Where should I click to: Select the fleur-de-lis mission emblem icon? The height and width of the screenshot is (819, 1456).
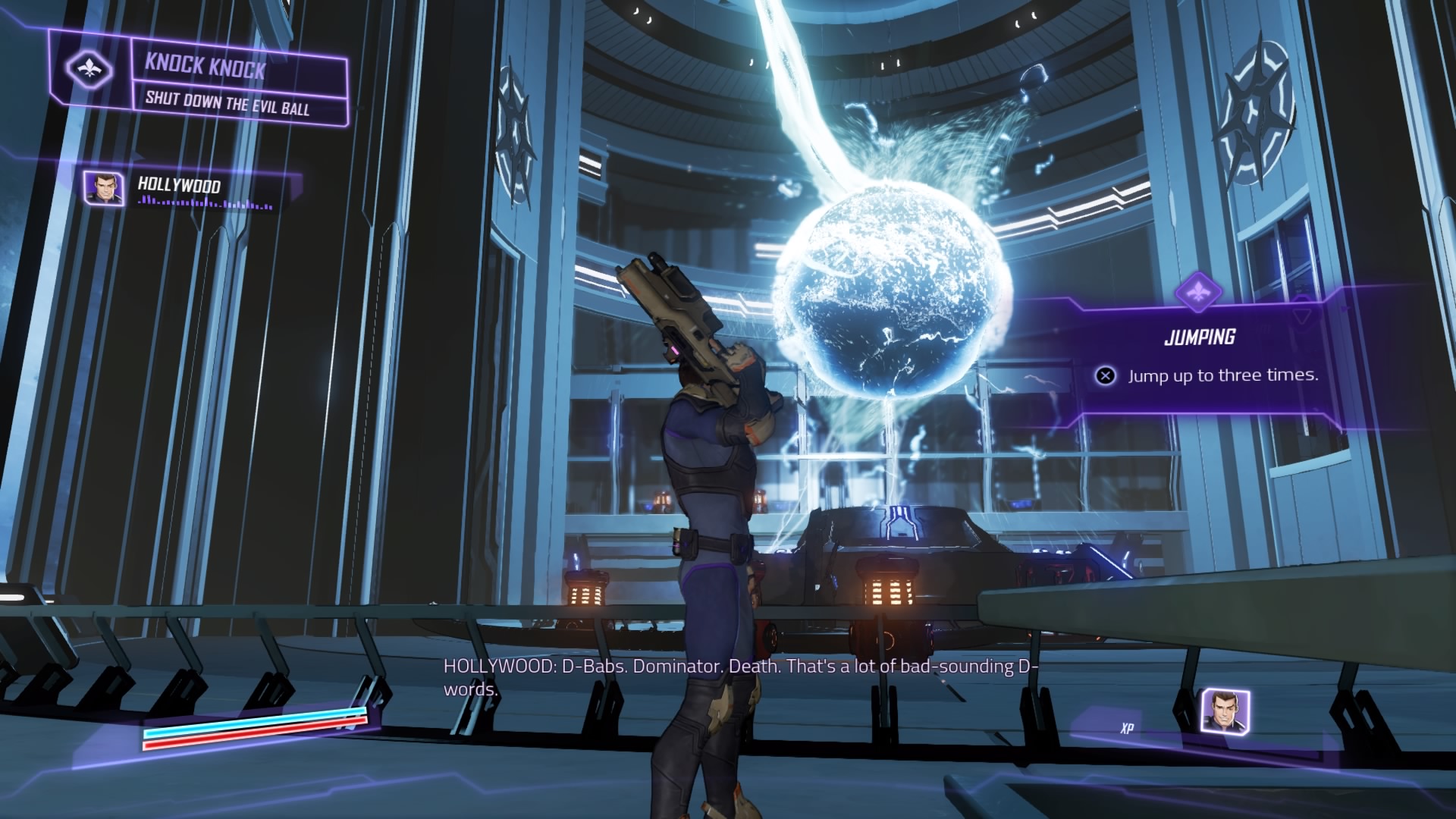(x=89, y=70)
